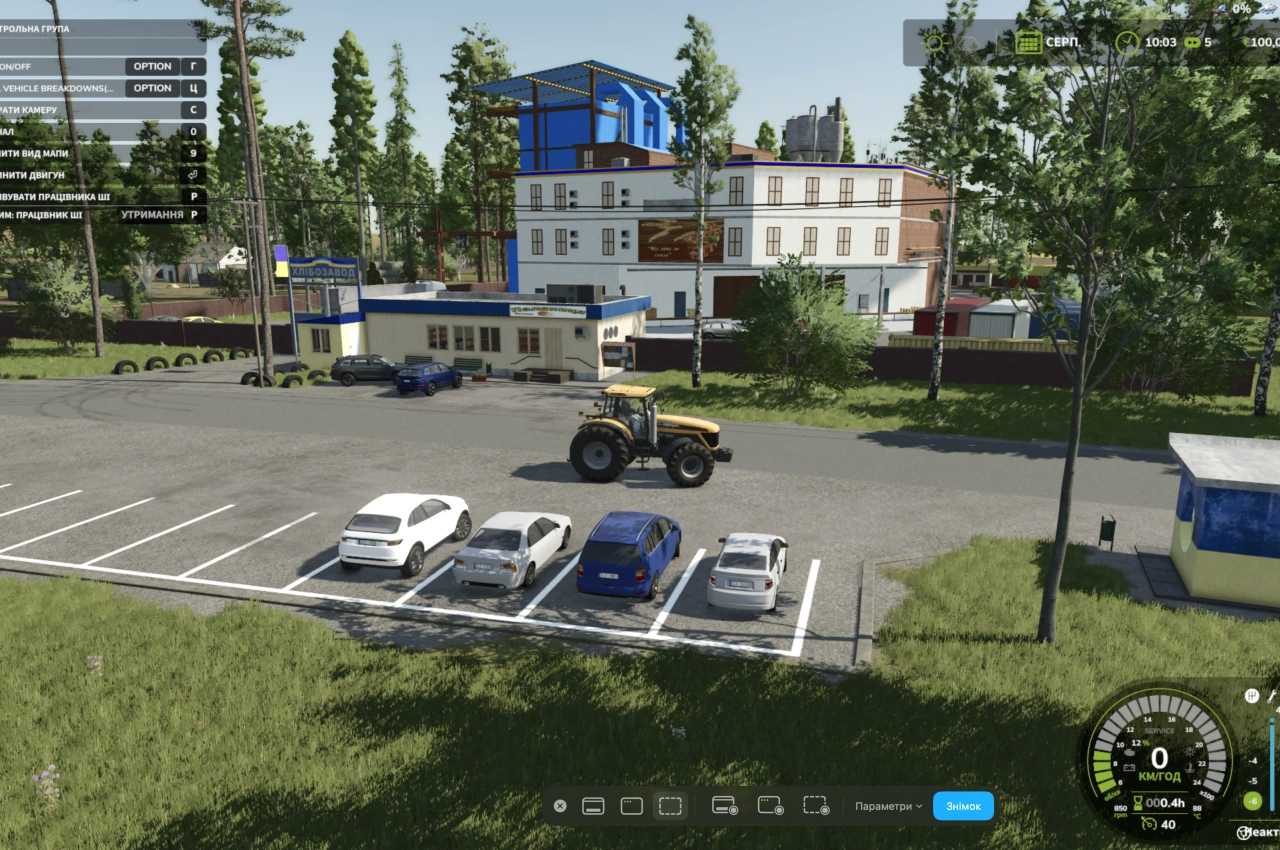Image resolution: width=1280 pixels, height=850 pixels.
Task: Click the green calendar icon beside СЕРП.
Action: 1028,42
